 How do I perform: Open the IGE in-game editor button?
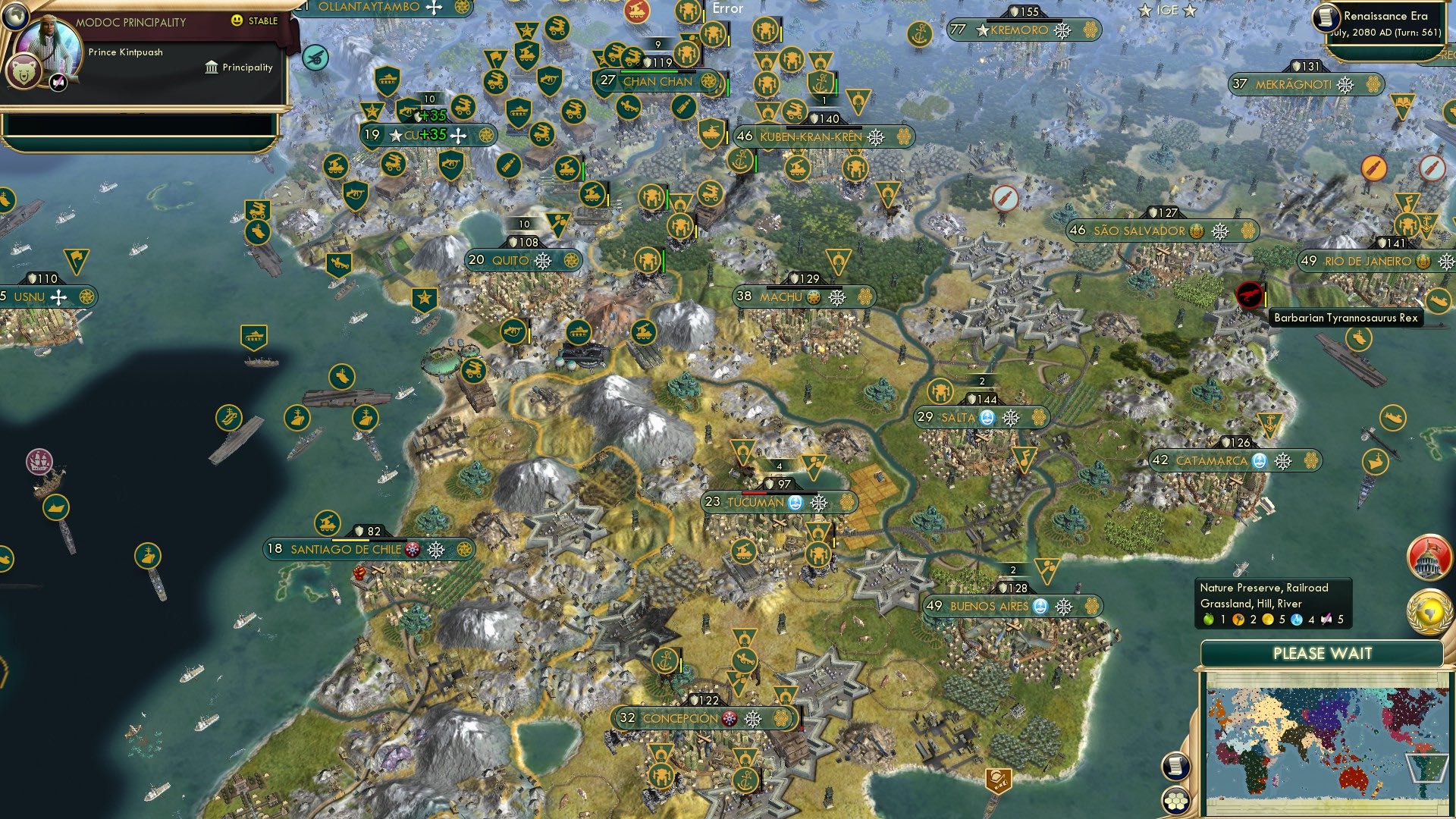[1167, 10]
